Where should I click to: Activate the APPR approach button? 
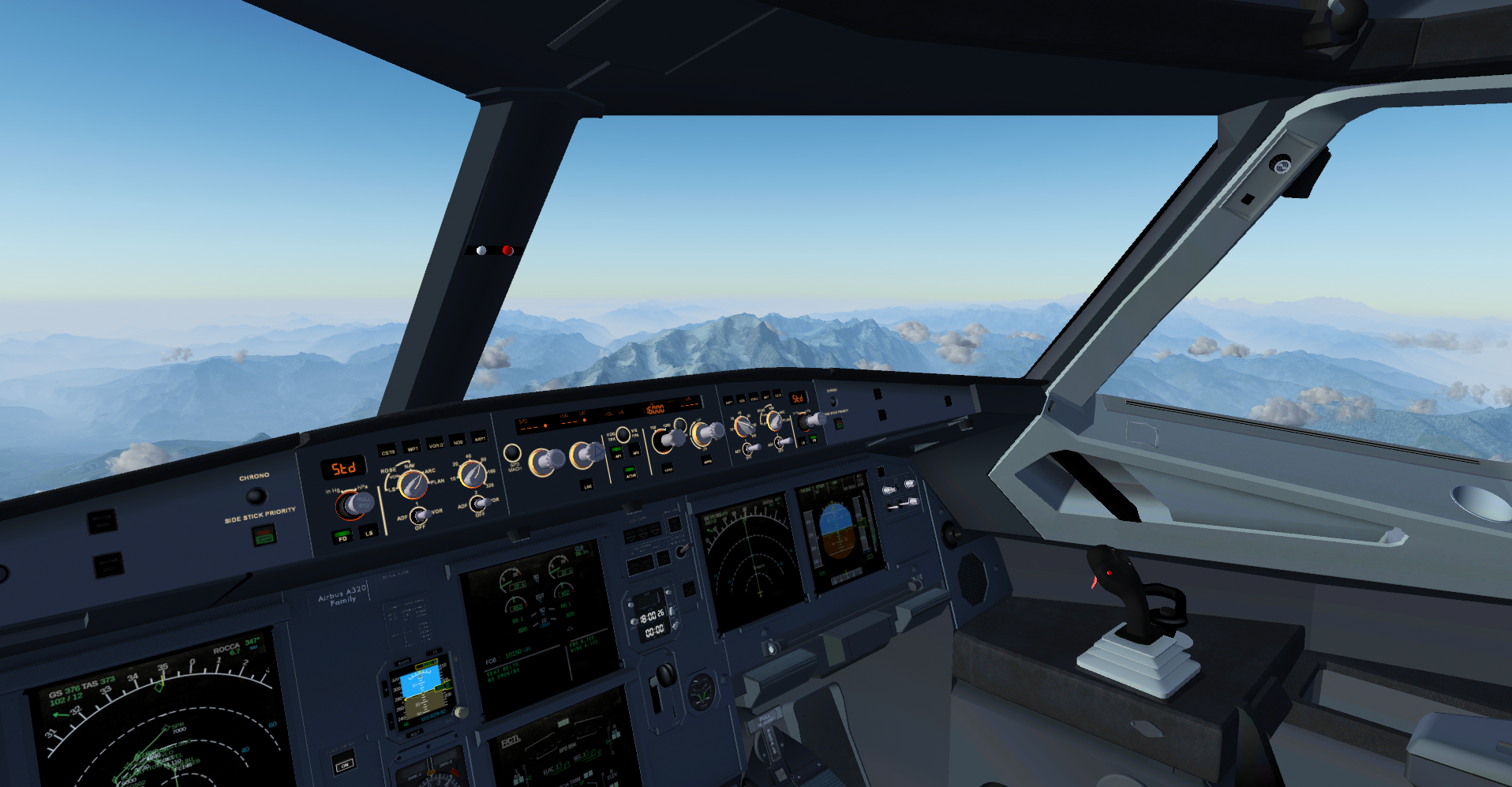pos(707,459)
